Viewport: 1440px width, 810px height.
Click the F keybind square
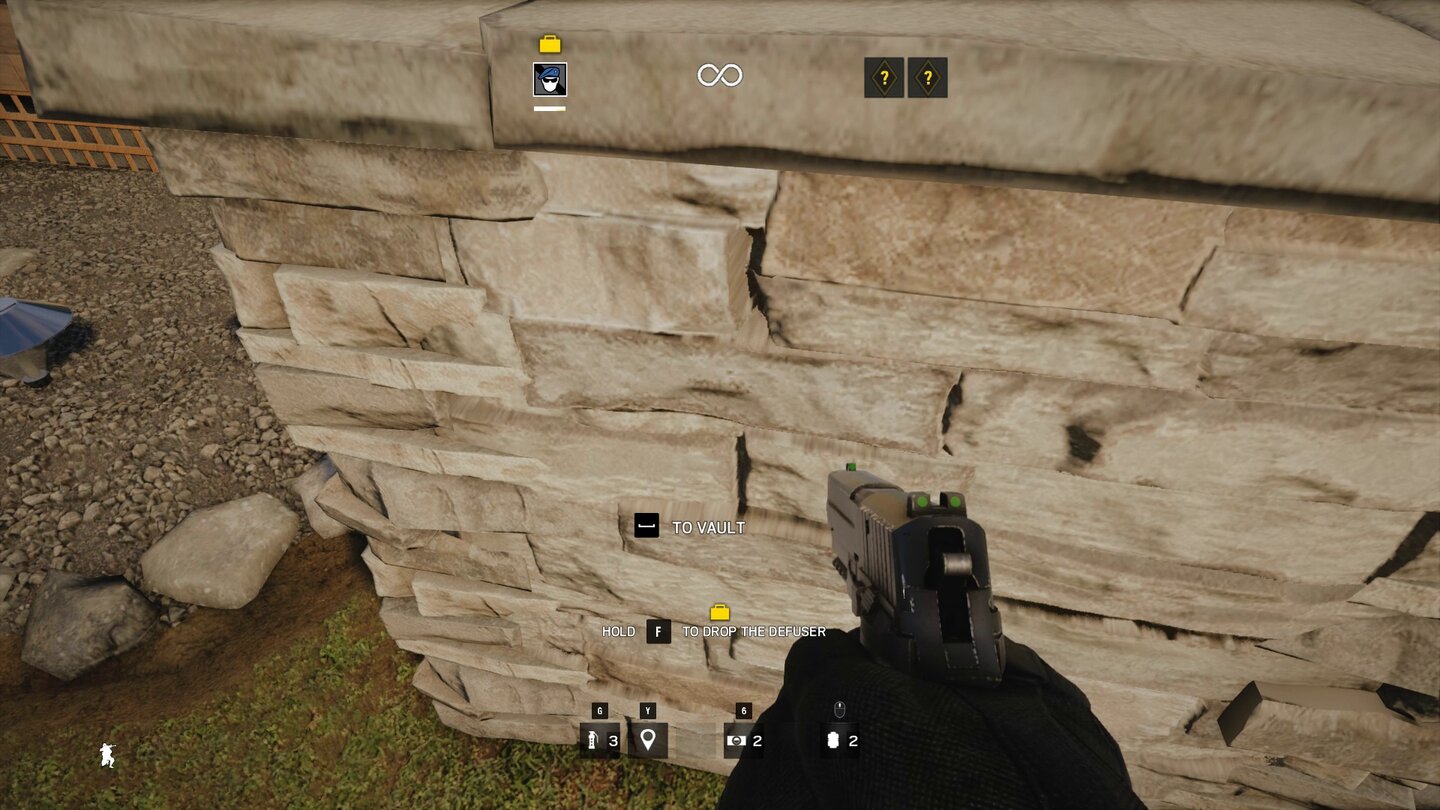pos(657,631)
